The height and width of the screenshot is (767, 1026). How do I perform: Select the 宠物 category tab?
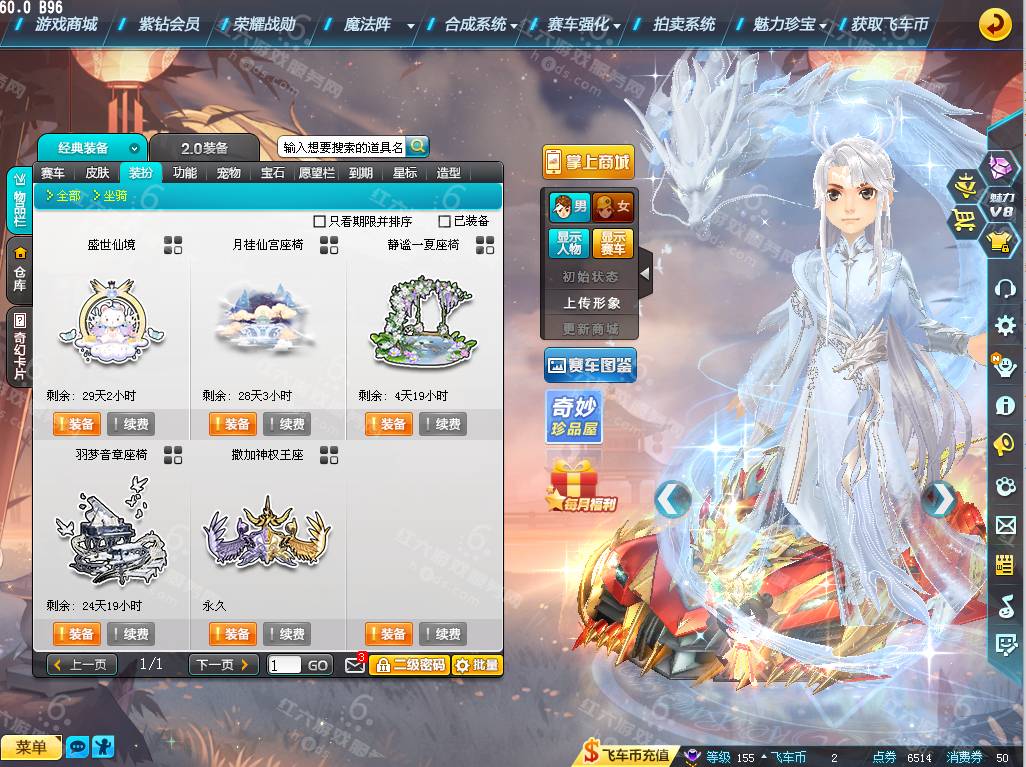(x=228, y=173)
